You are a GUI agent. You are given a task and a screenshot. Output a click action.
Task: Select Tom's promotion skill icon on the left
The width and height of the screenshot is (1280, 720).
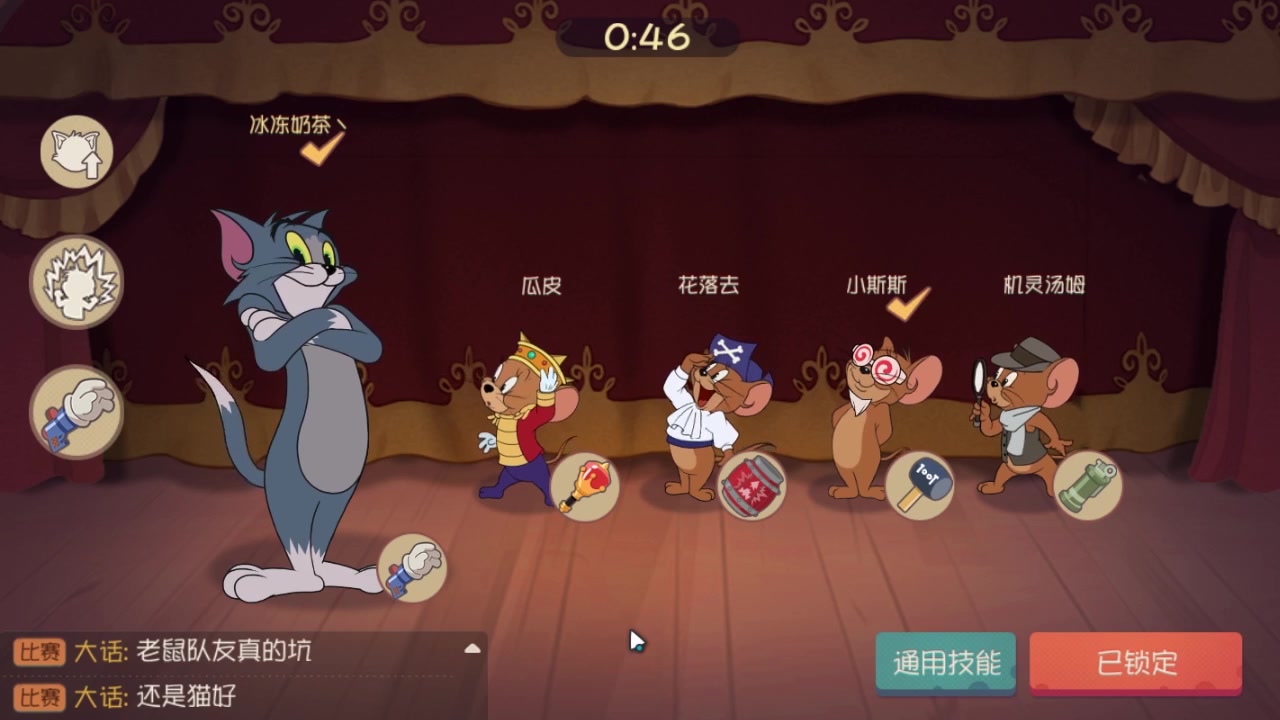[x=77, y=151]
